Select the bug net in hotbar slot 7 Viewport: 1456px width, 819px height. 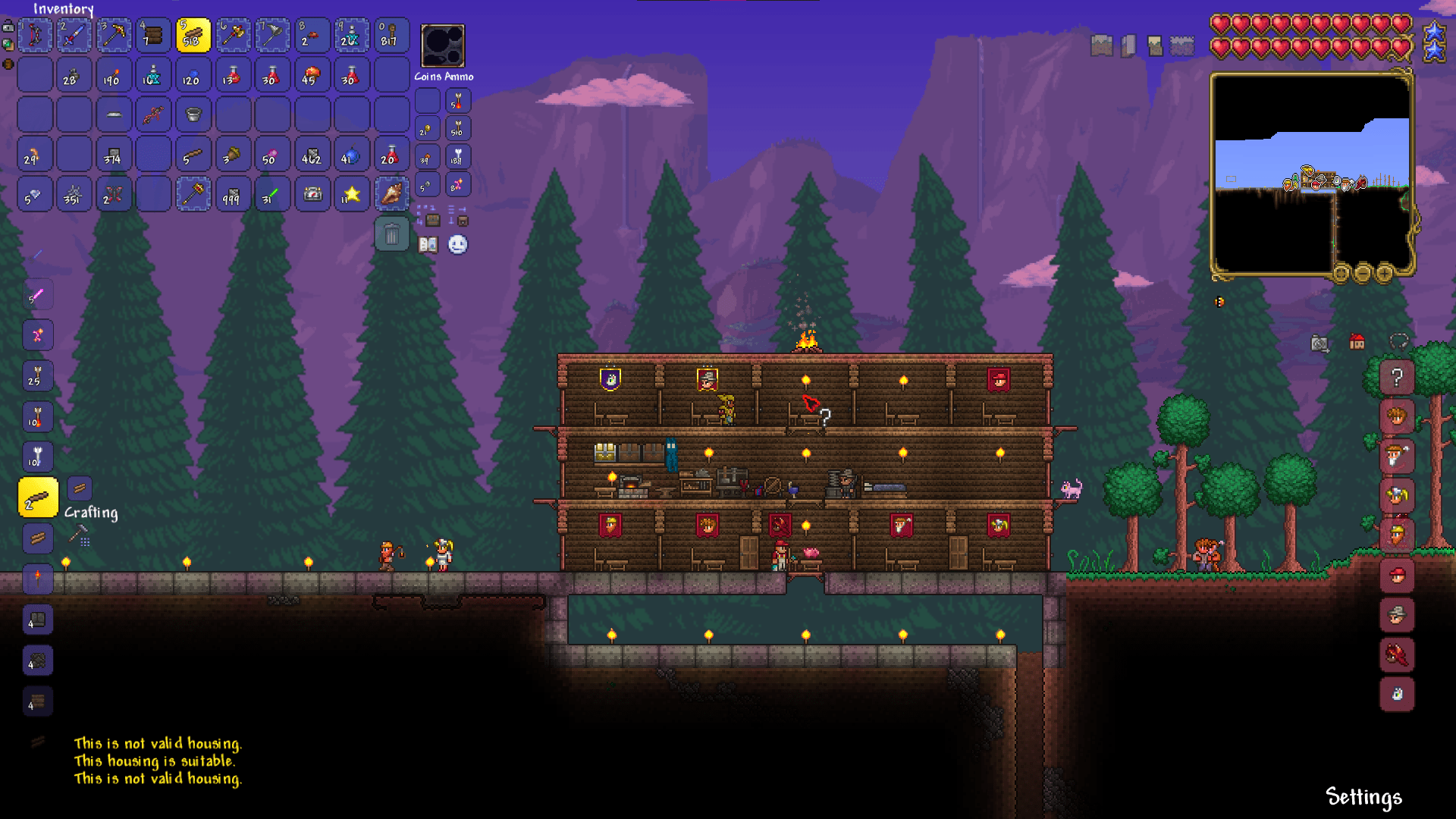click(271, 35)
